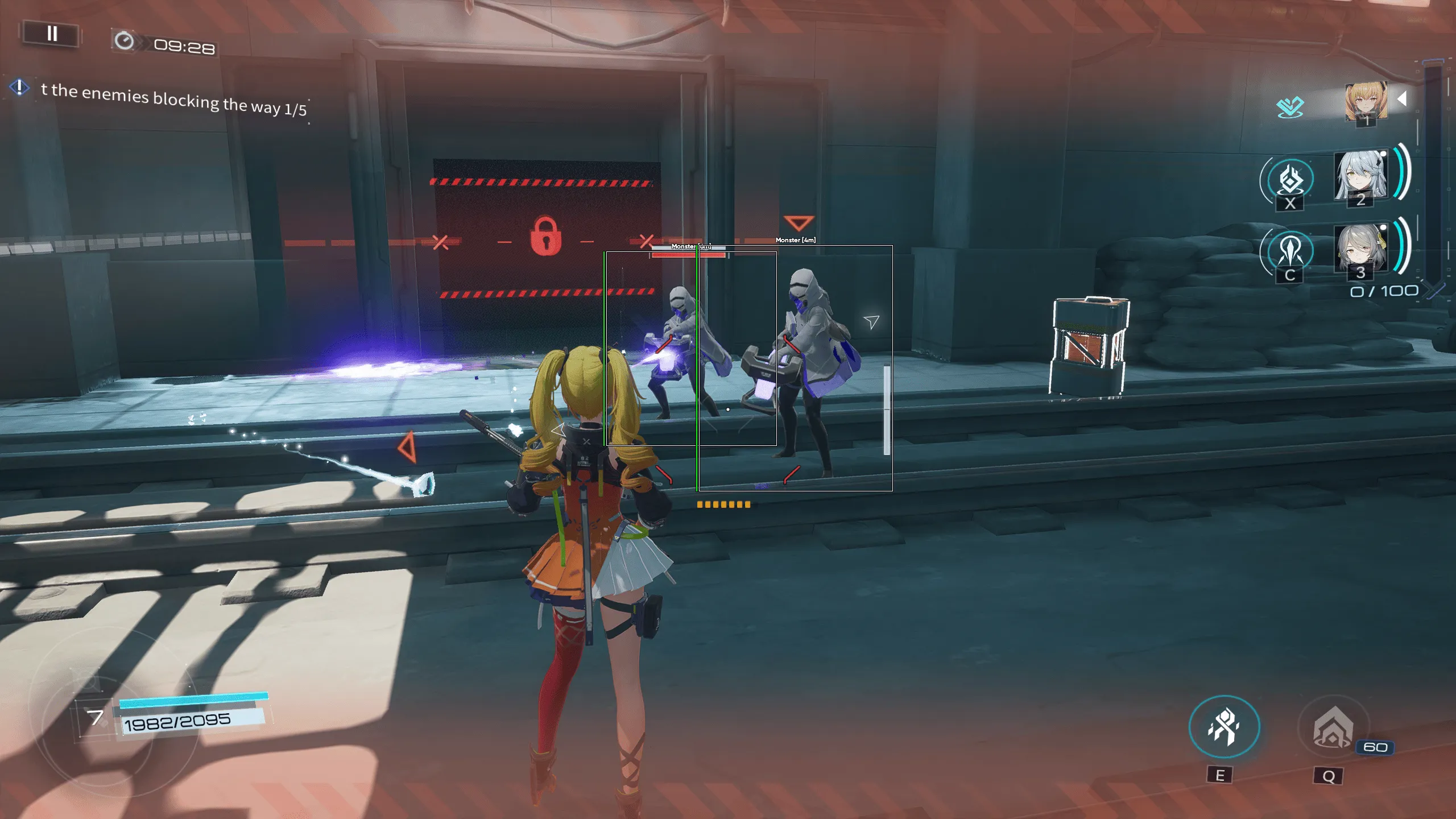
Task: Pause the game with the pause button
Action: 51,34
